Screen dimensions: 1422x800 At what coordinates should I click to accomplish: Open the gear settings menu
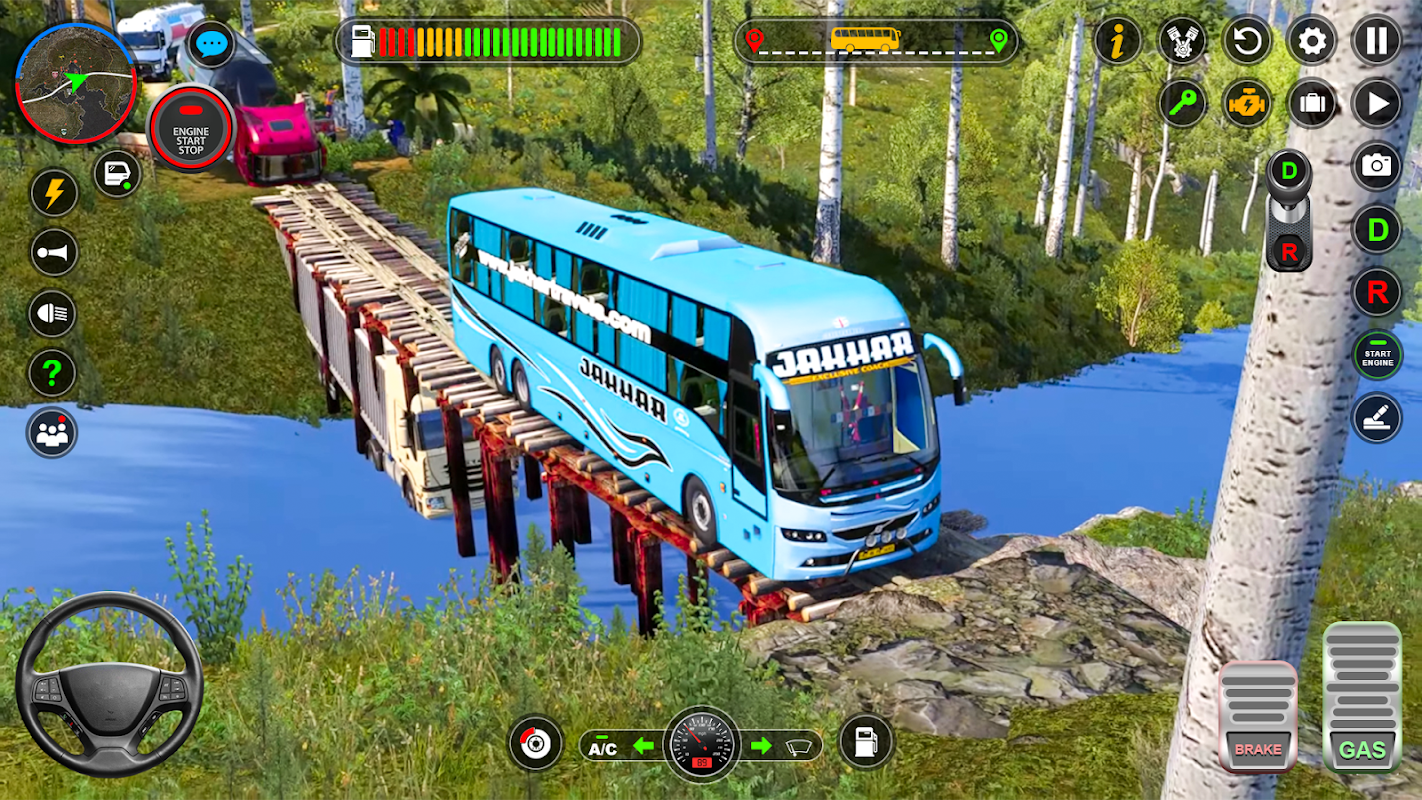[x=1312, y=41]
